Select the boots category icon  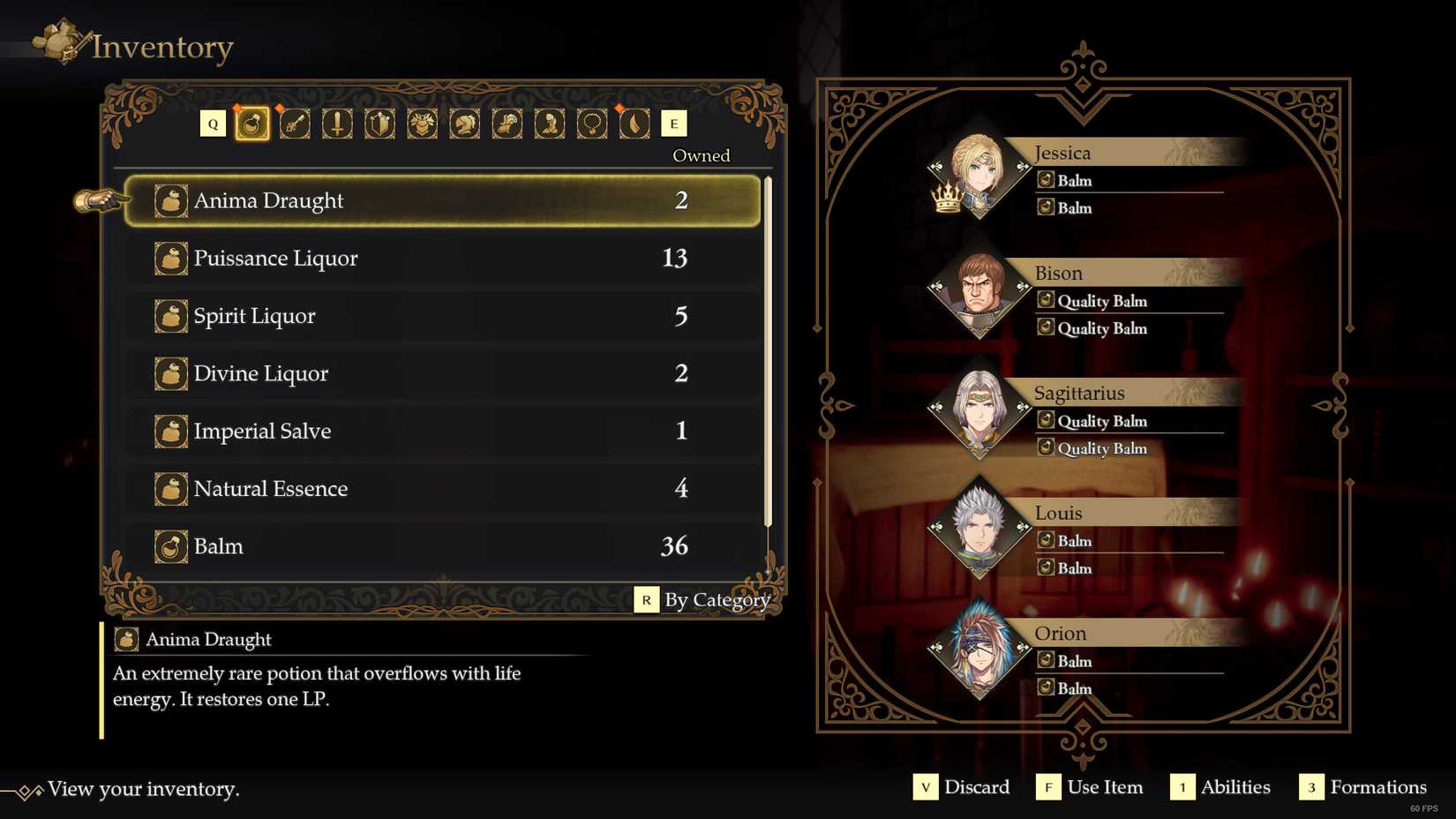pyautogui.click(x=548, y=124)
